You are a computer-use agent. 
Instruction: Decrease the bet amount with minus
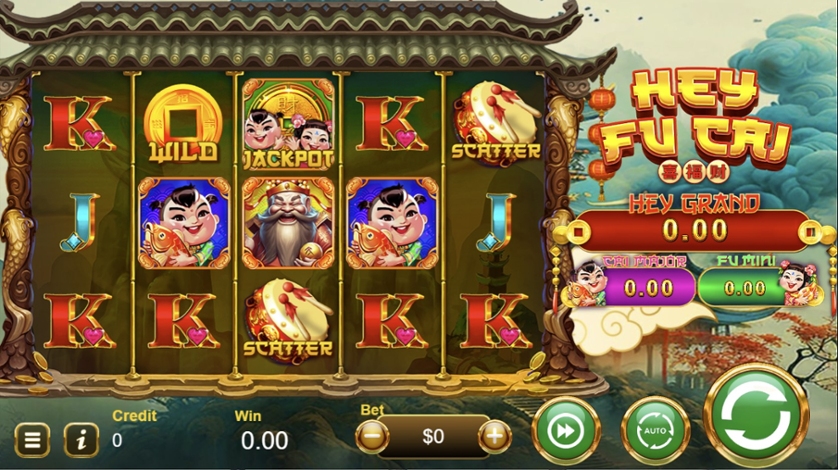pyautogui.click(x=372, y=436)
